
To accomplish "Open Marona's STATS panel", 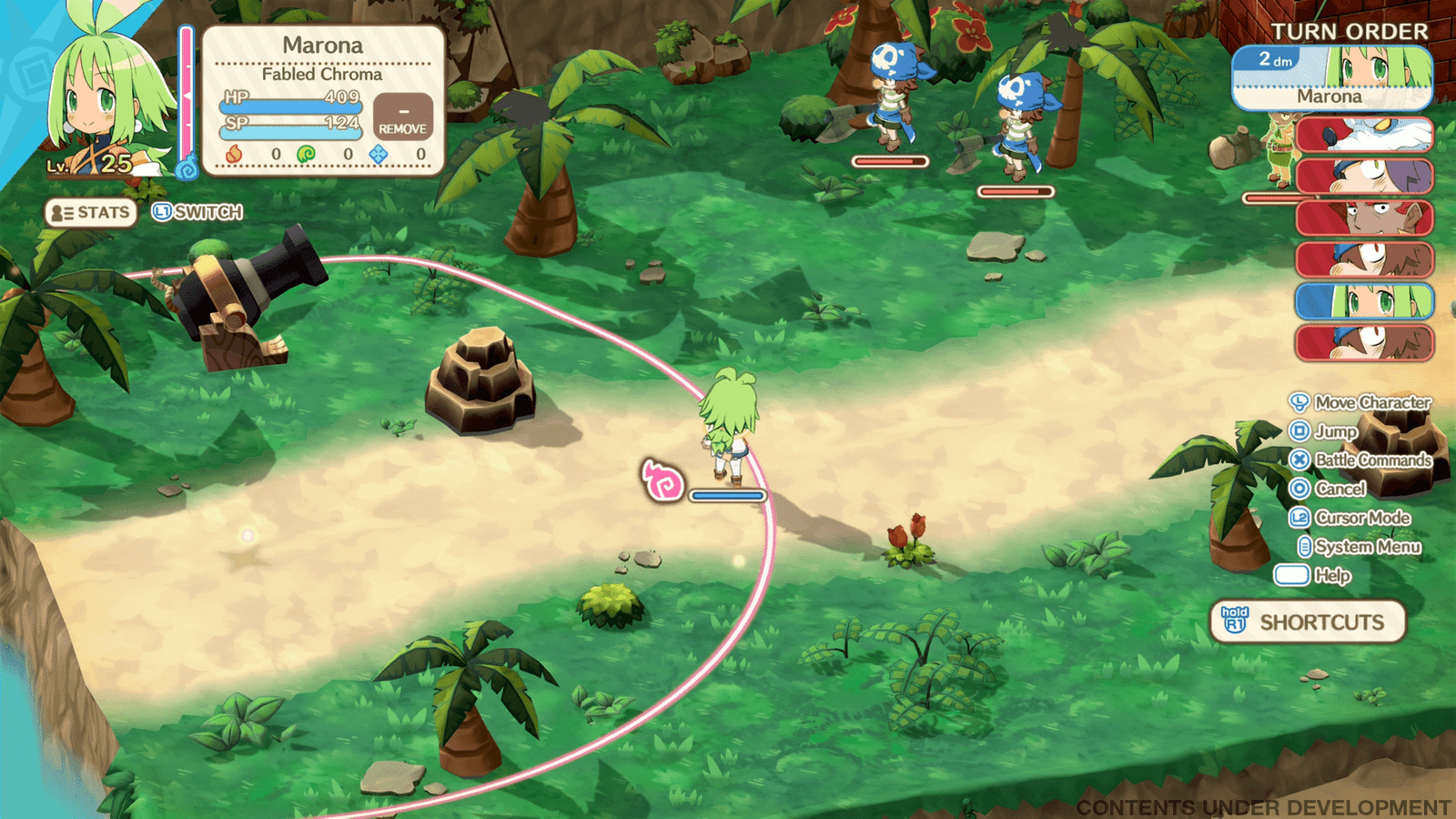I will point(91,213).
